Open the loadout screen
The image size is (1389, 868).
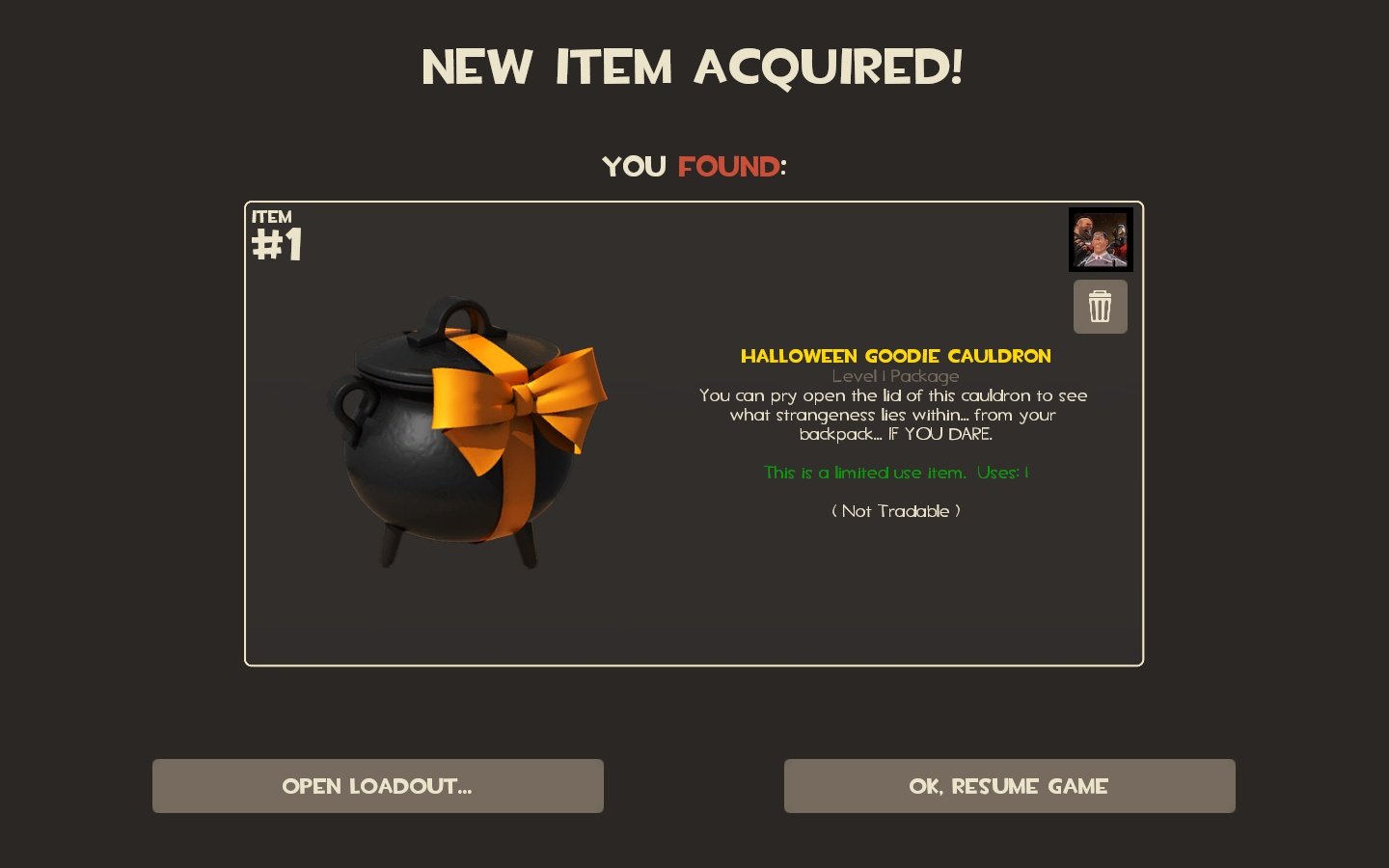(377, 786)
